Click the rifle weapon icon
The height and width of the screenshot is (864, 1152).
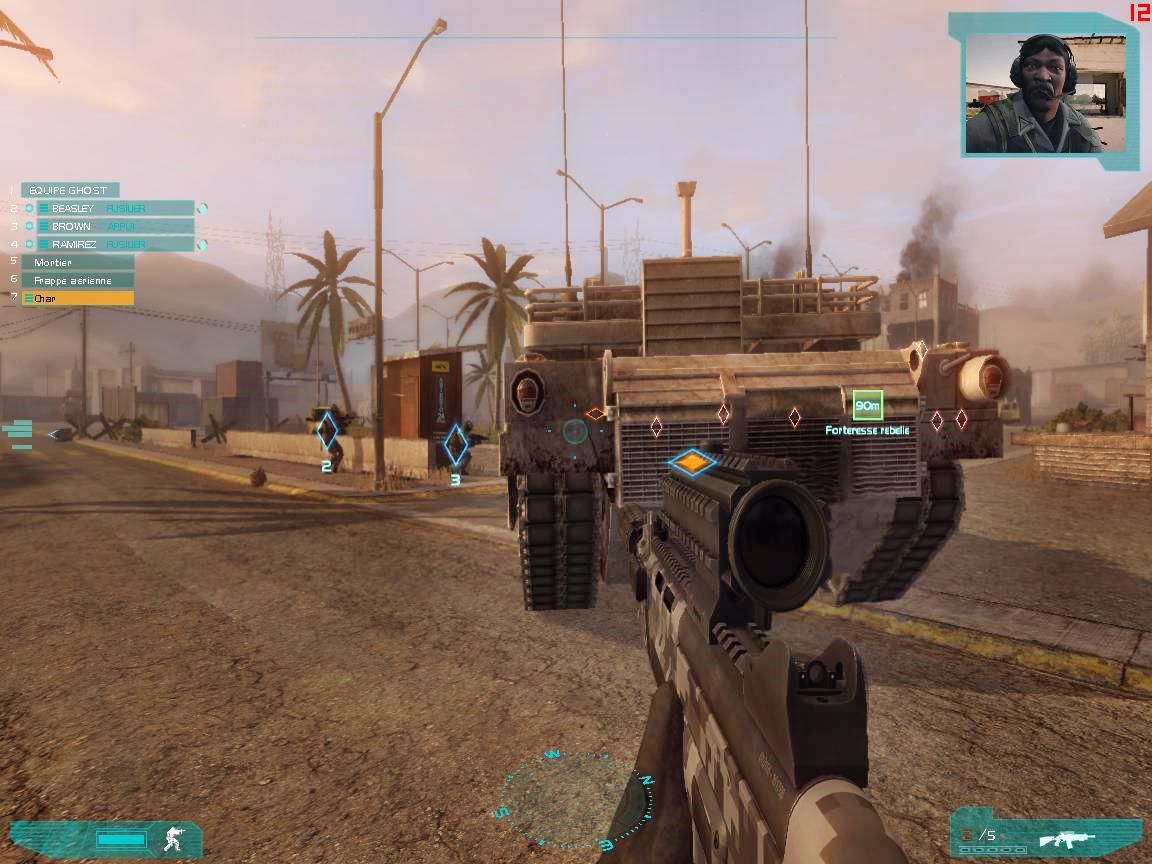tap(1067, 838)
